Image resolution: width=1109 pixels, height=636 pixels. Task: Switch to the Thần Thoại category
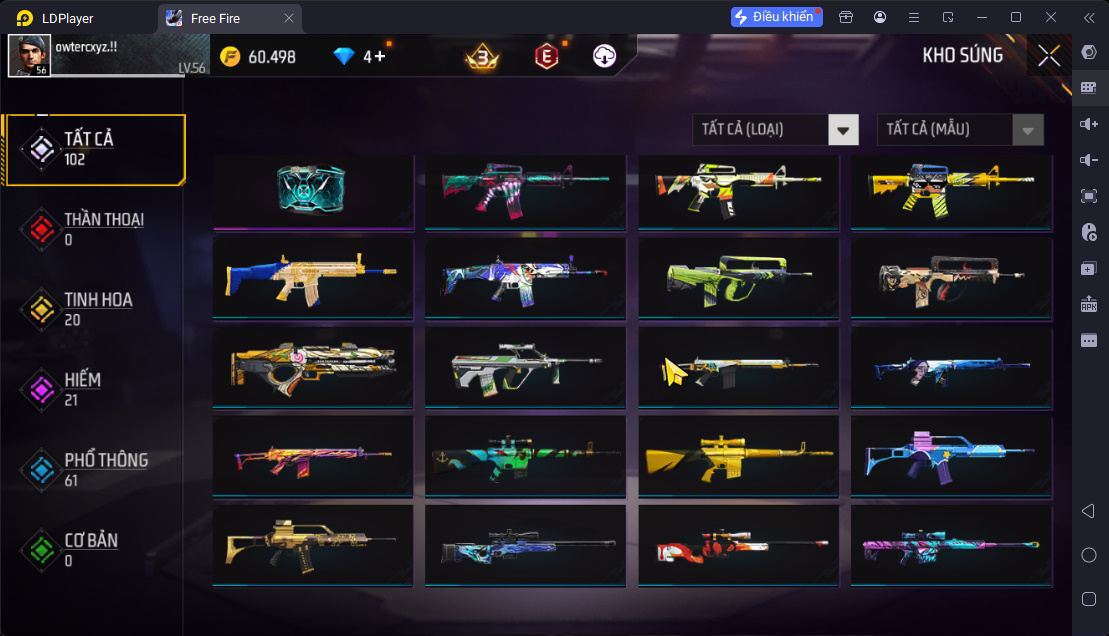click(x=93, y=229)
